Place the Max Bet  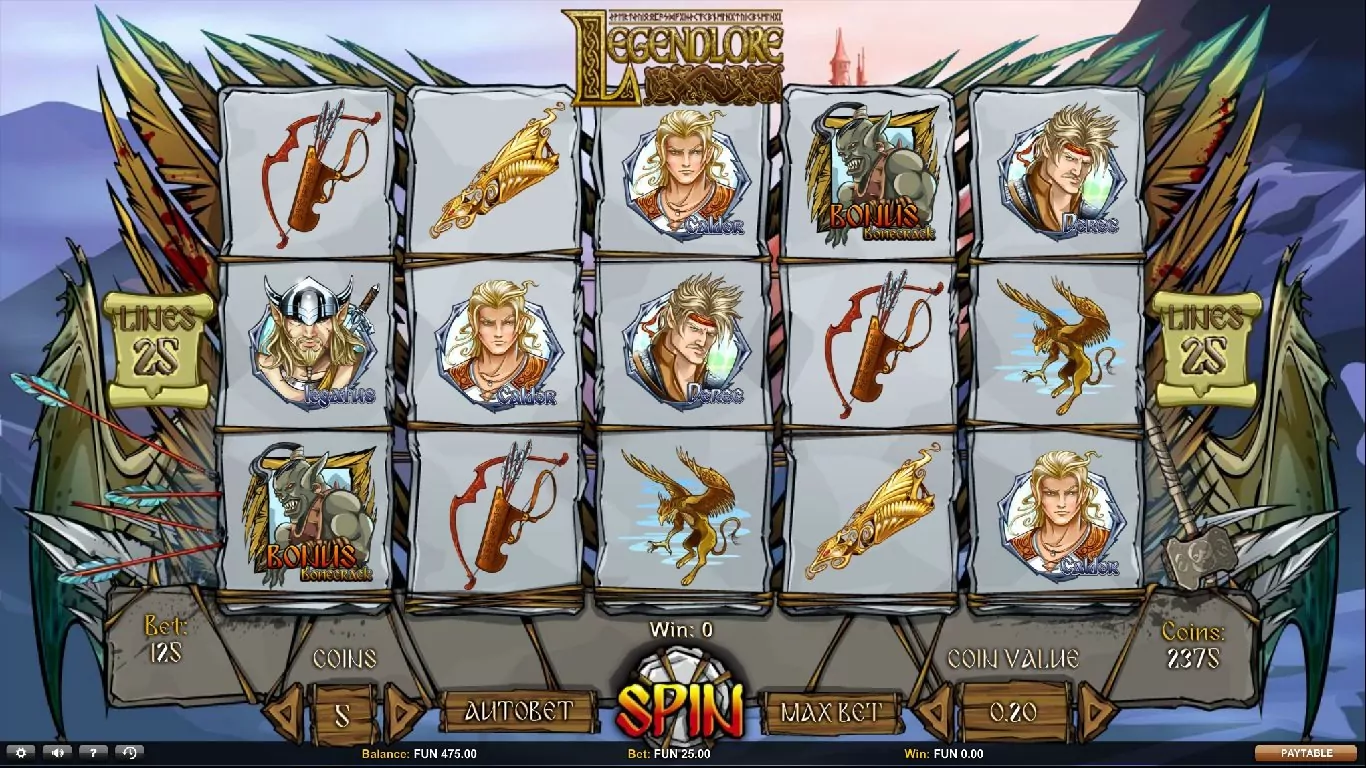(x=831, y=712)
